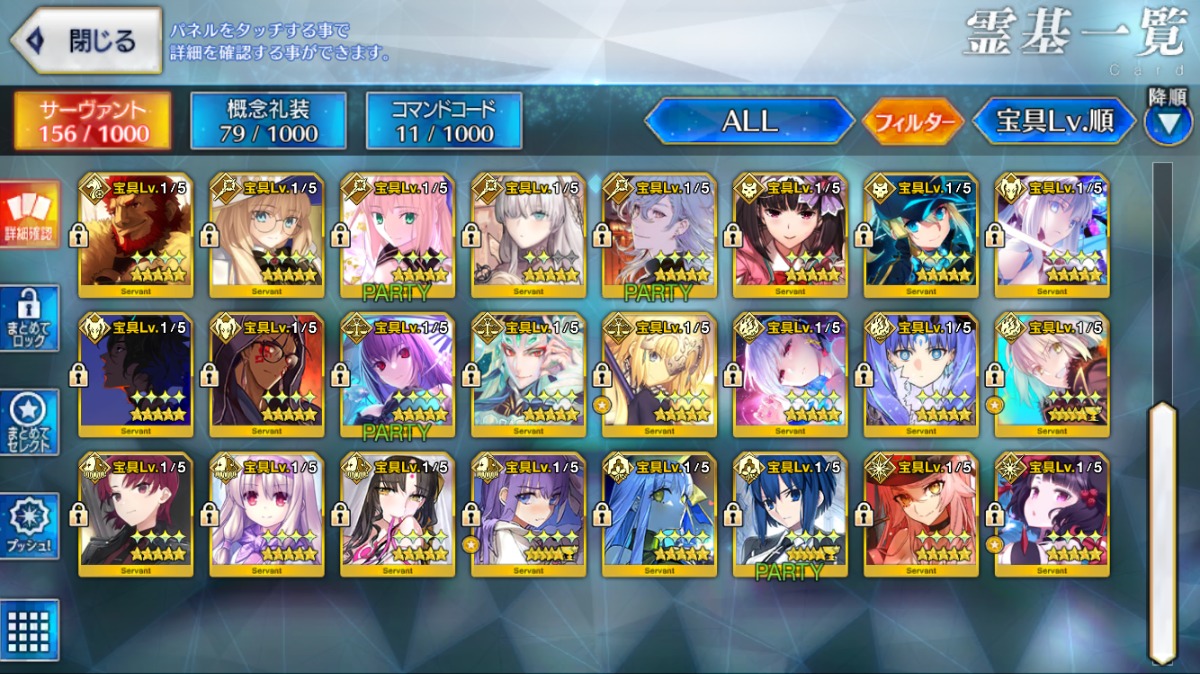Switch the grid view layout icon
Image resolution: width=1200 pixels, height=674 pixels.
pos(30,630)
